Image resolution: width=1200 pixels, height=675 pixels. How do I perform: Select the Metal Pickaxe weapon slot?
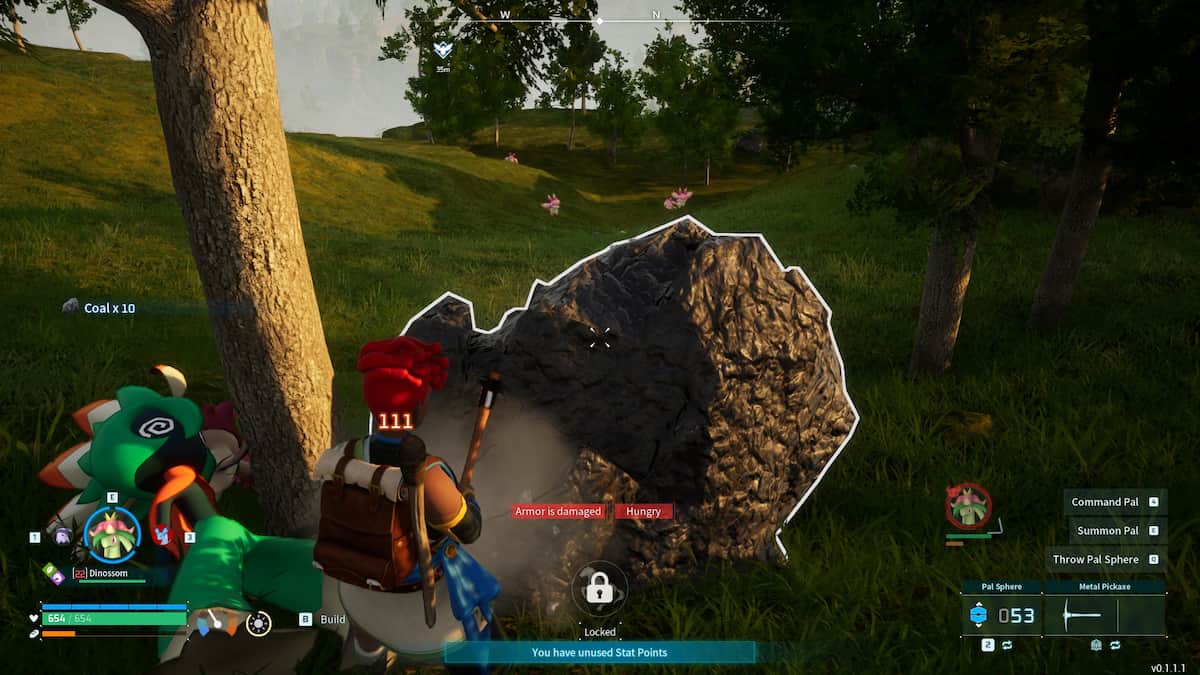coord(1105,615)
